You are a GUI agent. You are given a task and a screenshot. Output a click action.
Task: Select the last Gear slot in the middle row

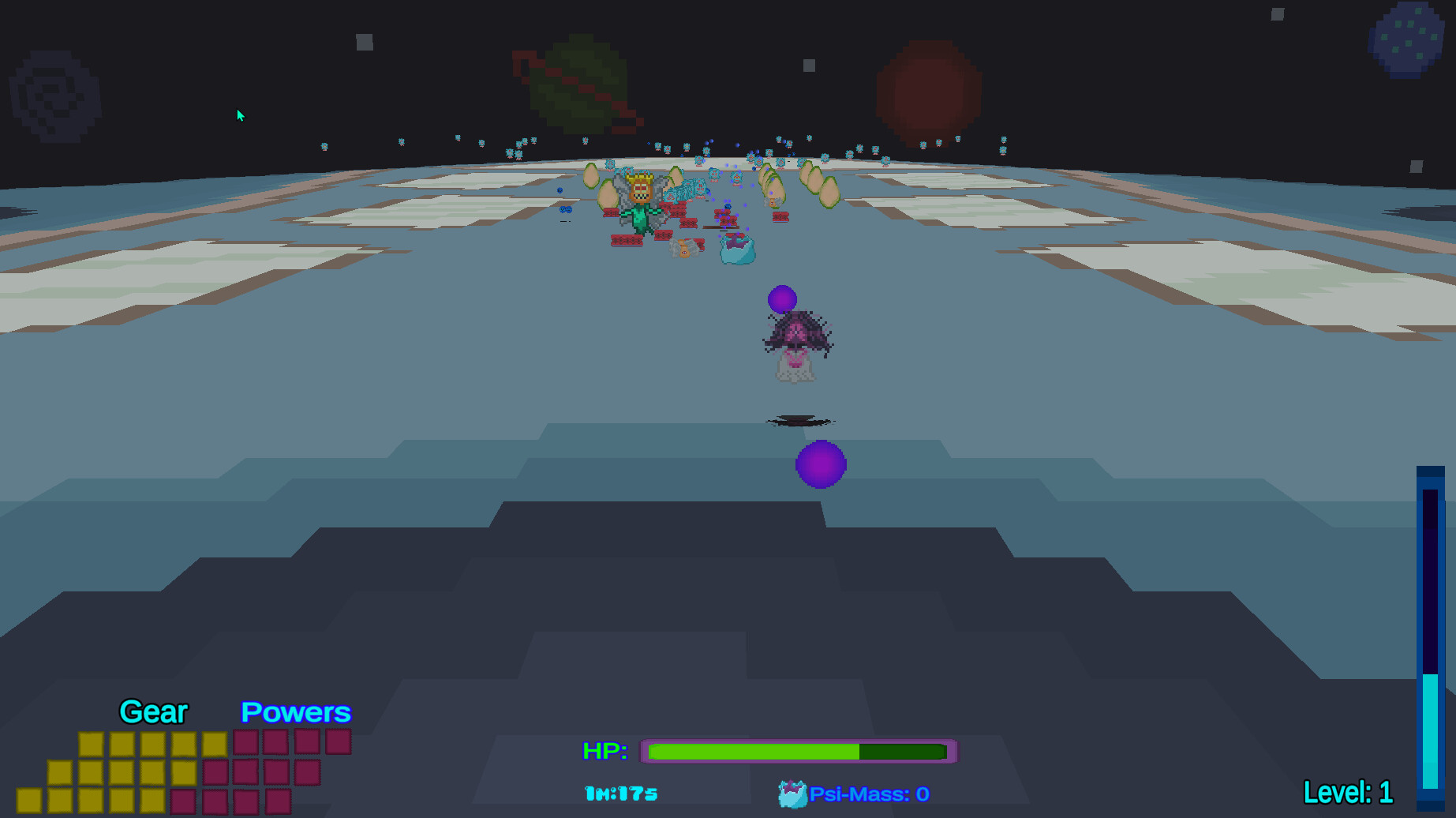pos(184,774)
